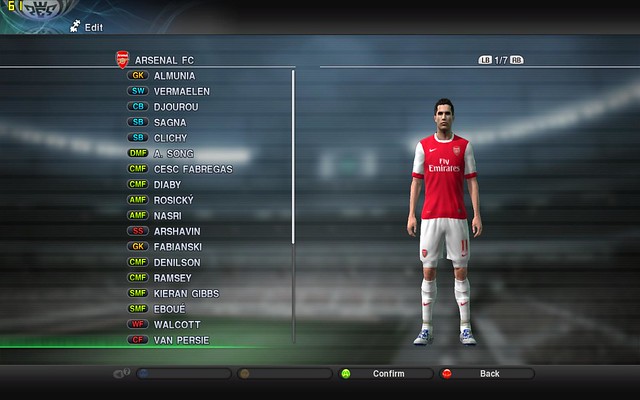
Task: Click the Confirm button
Action: pyautogui.click(x=387, y=374)
